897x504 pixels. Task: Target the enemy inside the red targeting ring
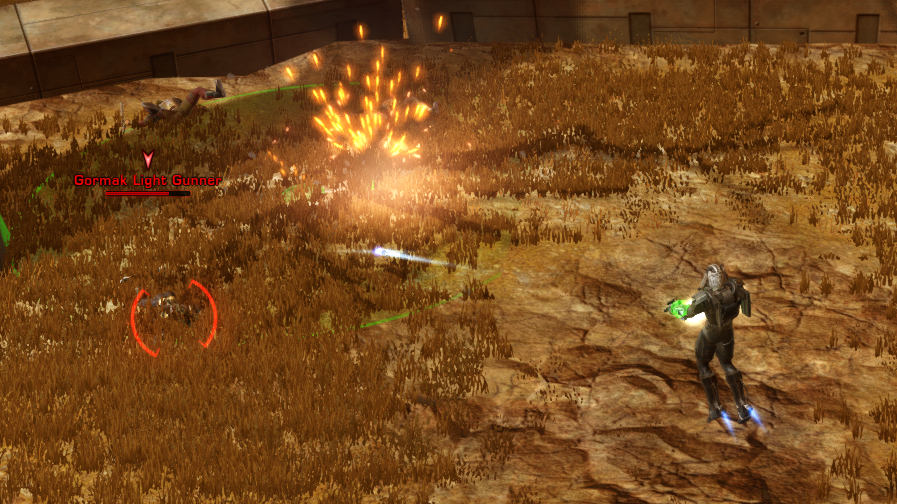174,310
